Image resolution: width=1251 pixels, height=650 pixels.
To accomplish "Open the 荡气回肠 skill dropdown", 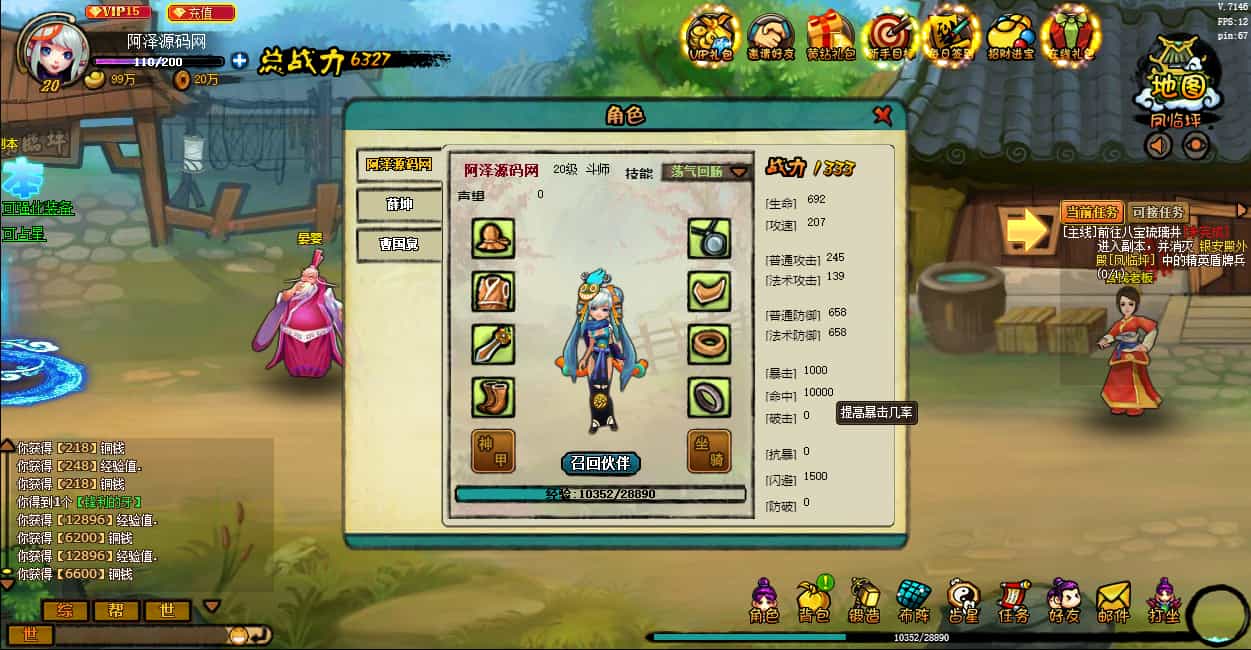I will (707, 171).
